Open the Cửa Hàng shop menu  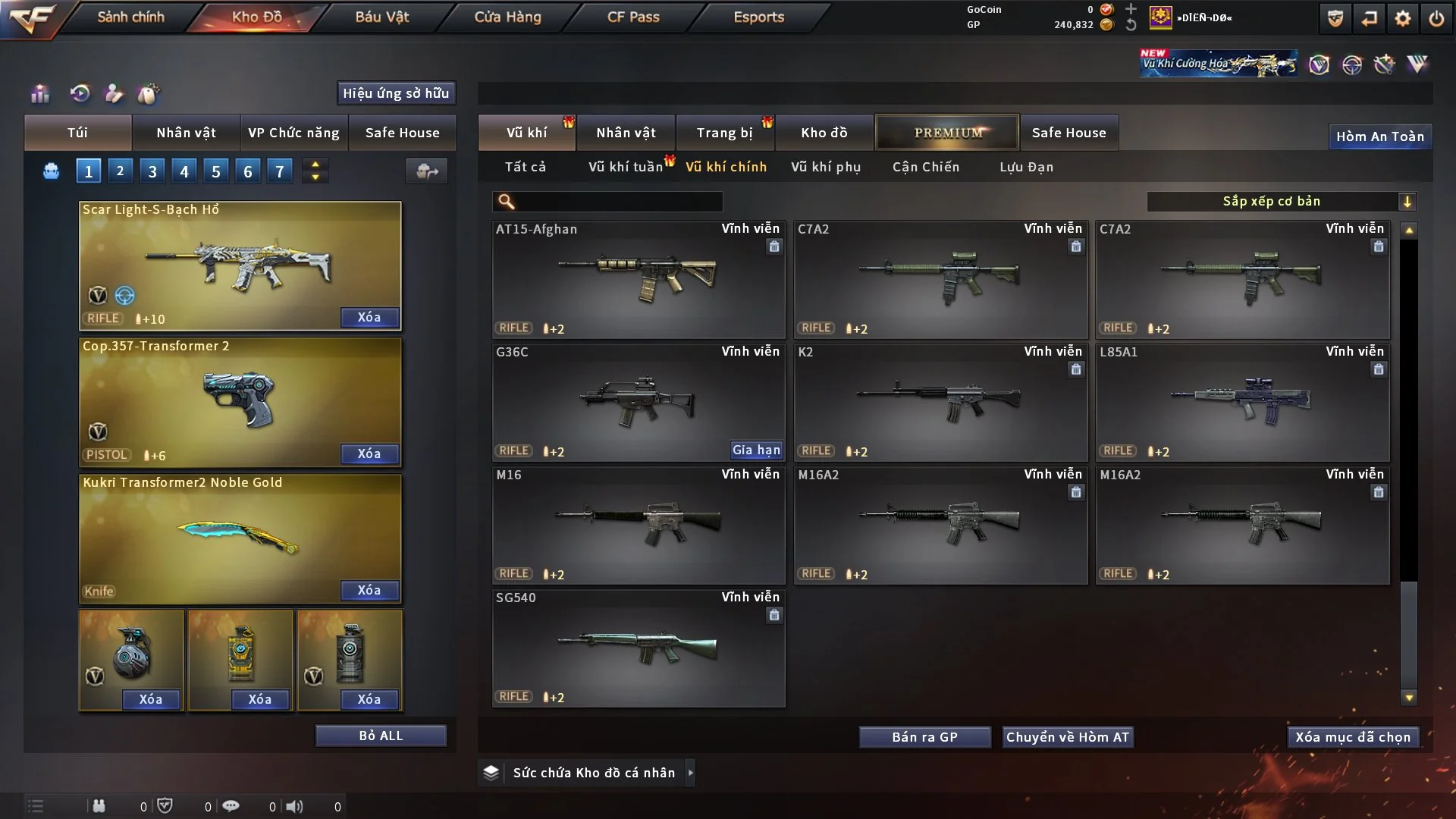pos(507,17)
